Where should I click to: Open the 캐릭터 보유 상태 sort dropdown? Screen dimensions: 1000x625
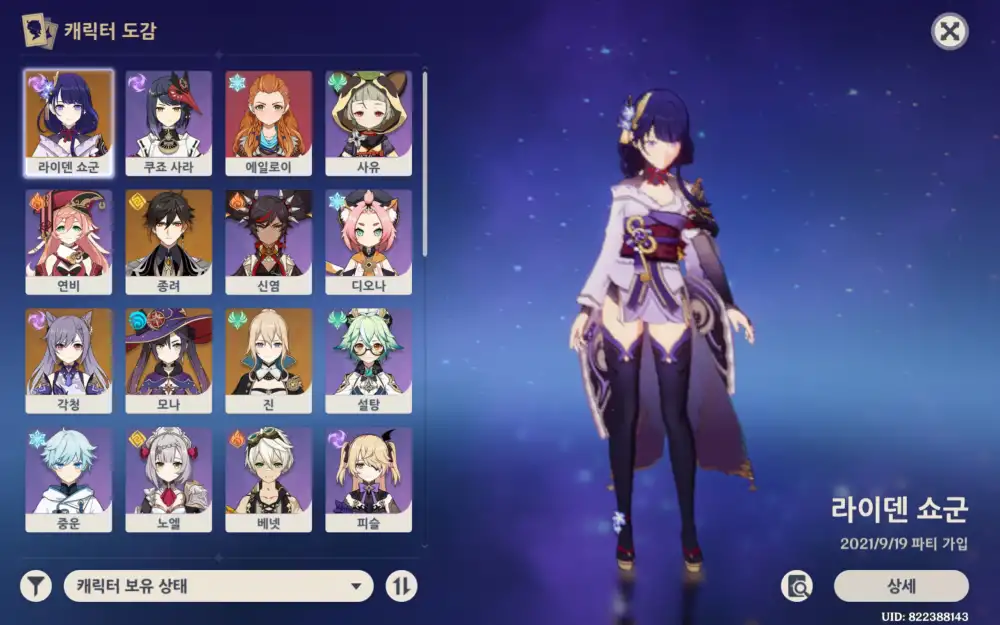[x=218, y=586]
